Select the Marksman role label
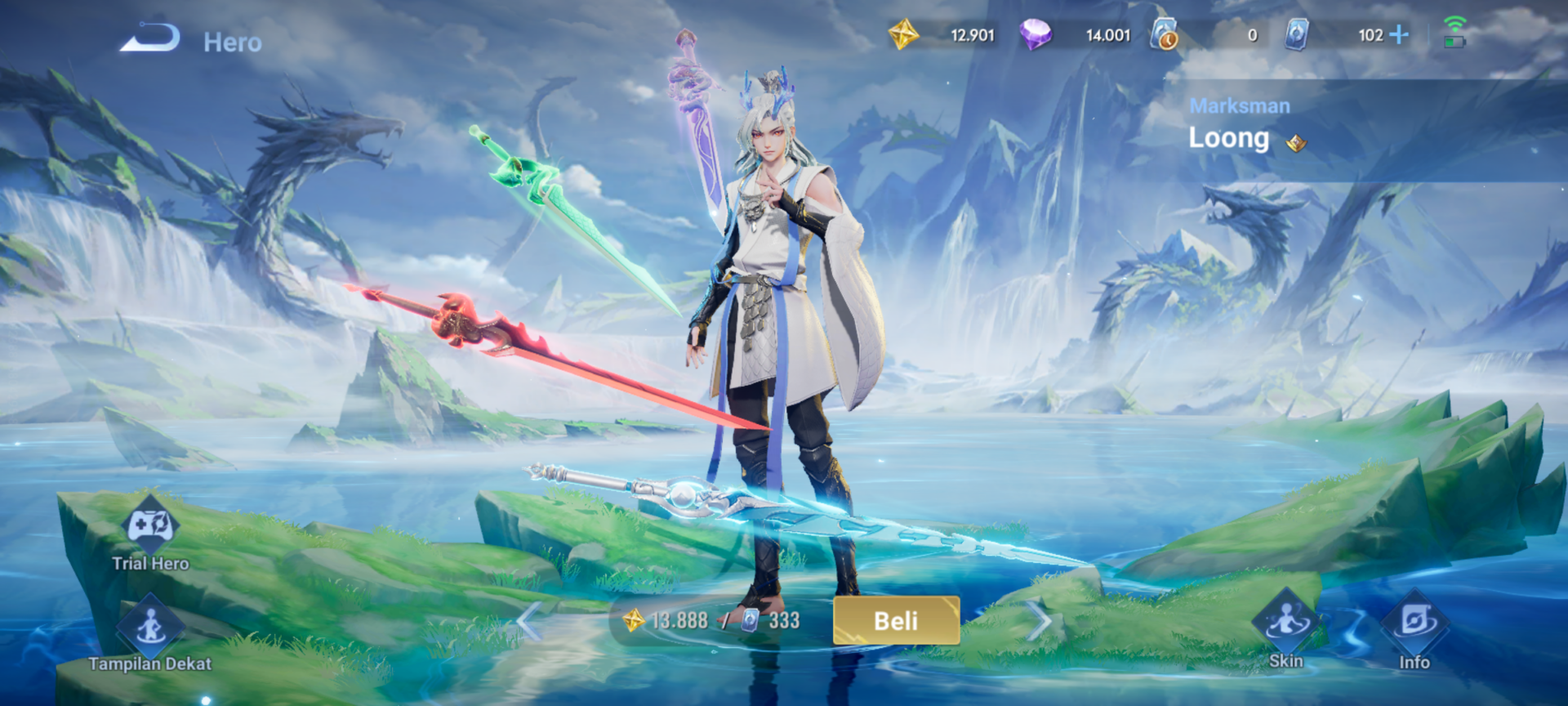Screen dimensions: 1568x706 point(1240,105)
